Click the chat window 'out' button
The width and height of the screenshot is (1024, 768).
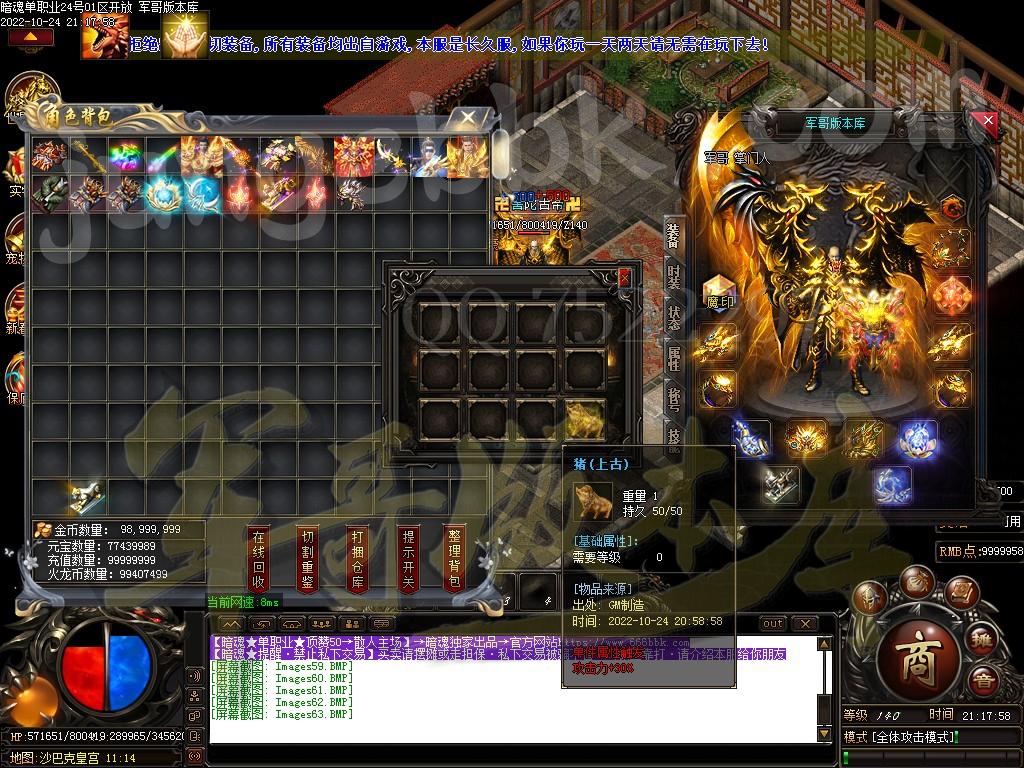click(772, 623)
